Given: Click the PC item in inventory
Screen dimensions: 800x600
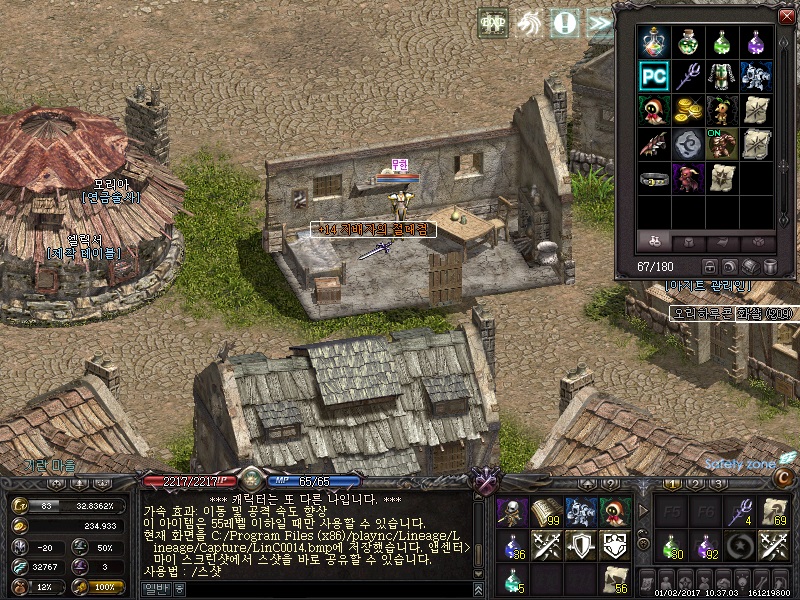Looking at the screenshot, I should coord(654,76).
